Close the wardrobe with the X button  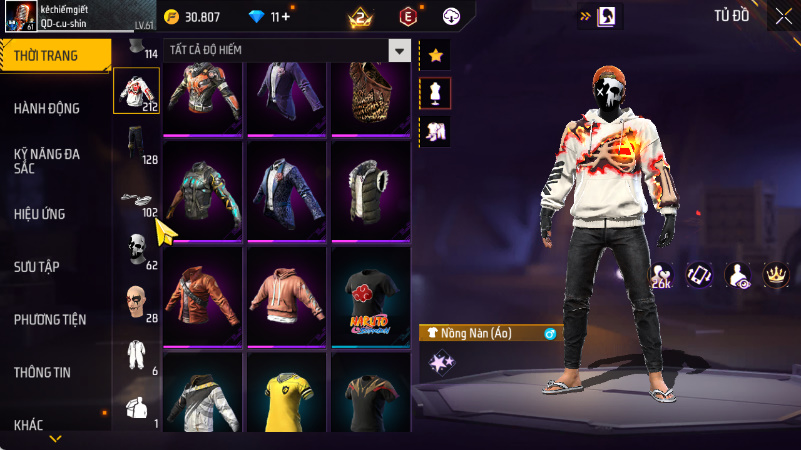[x=782, y=16]
